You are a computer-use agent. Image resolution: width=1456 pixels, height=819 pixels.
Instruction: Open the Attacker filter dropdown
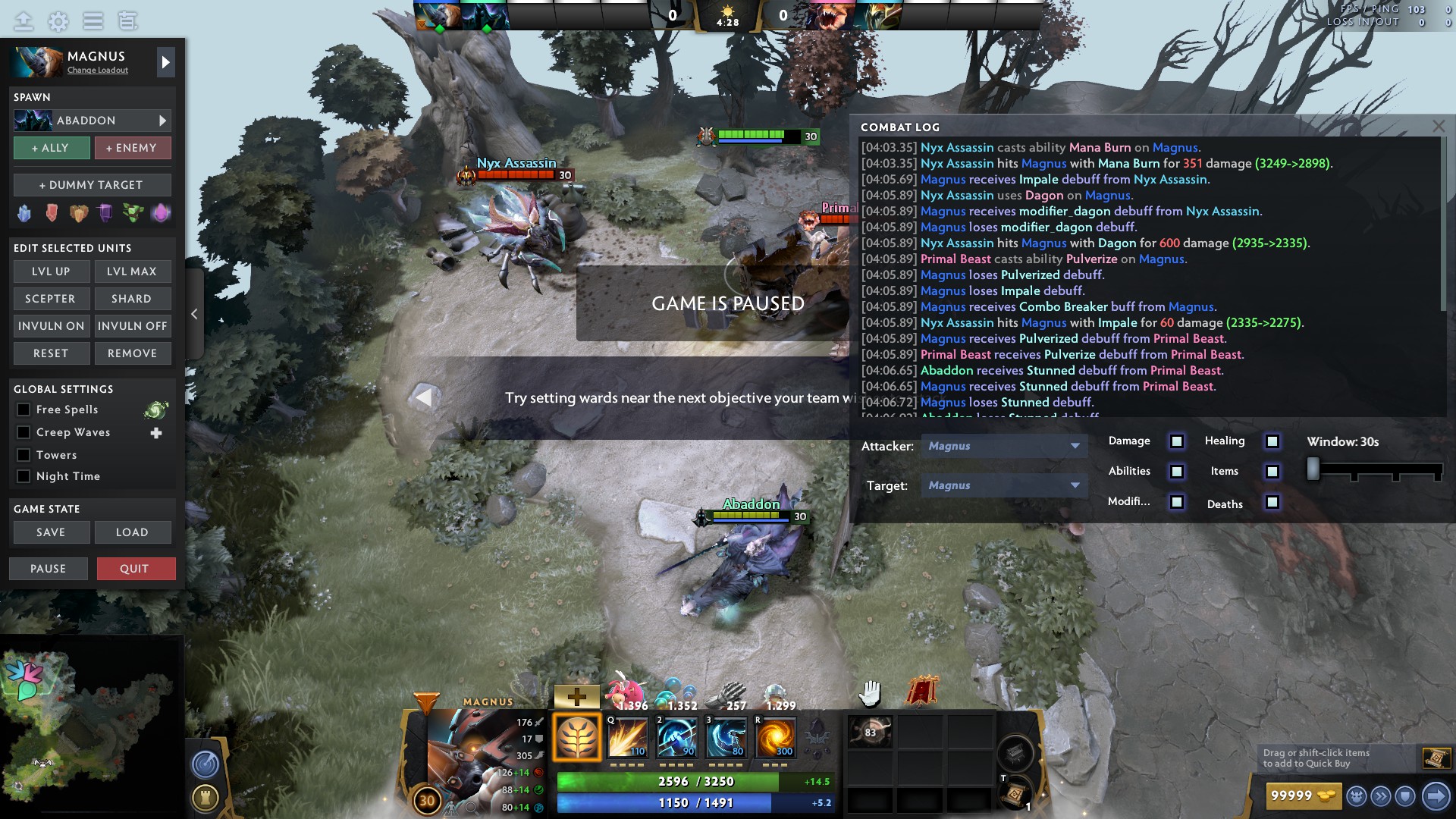click(x=1004, y=446)
